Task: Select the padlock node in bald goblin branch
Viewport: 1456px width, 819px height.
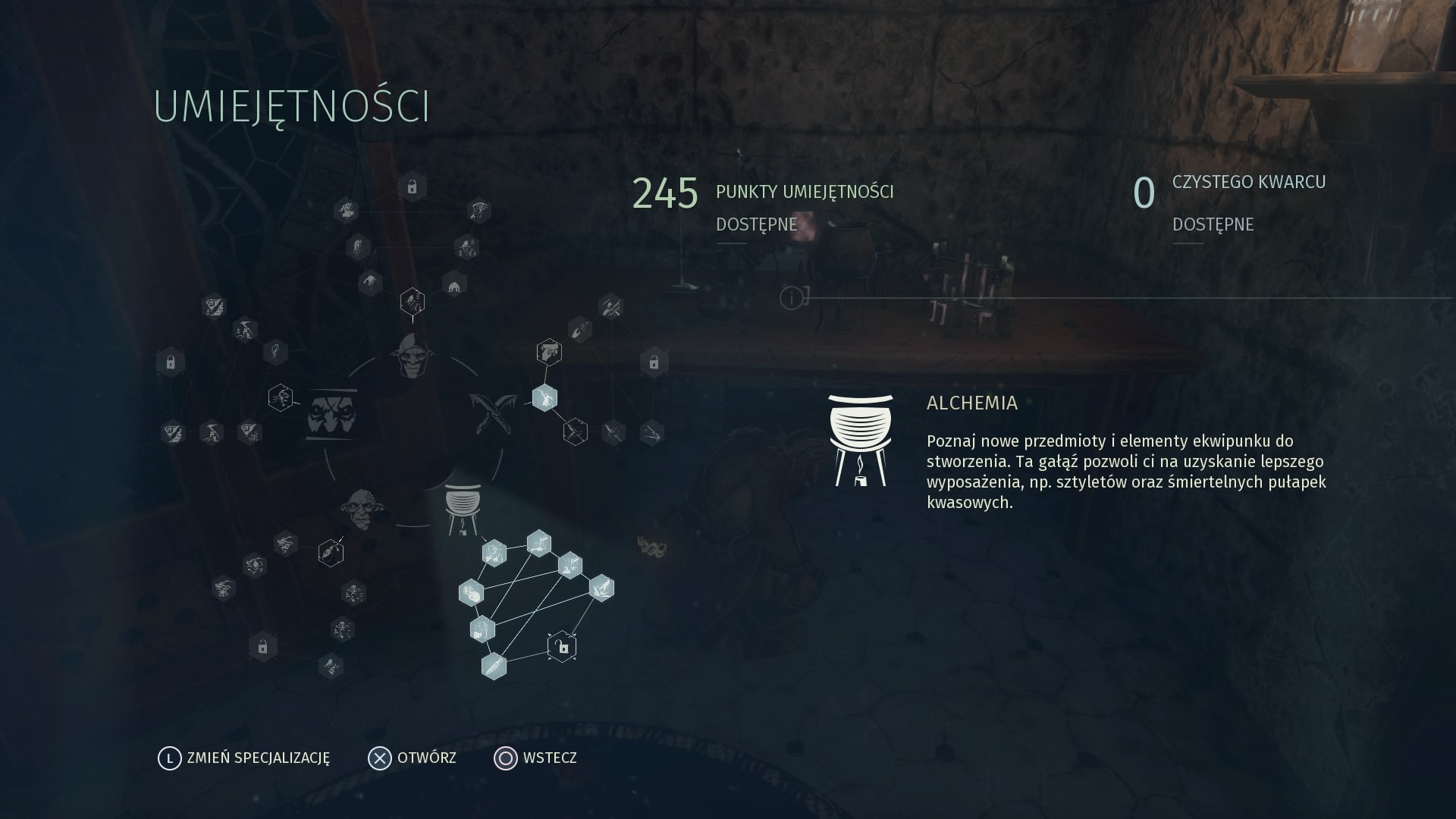Action: [262, 647]
